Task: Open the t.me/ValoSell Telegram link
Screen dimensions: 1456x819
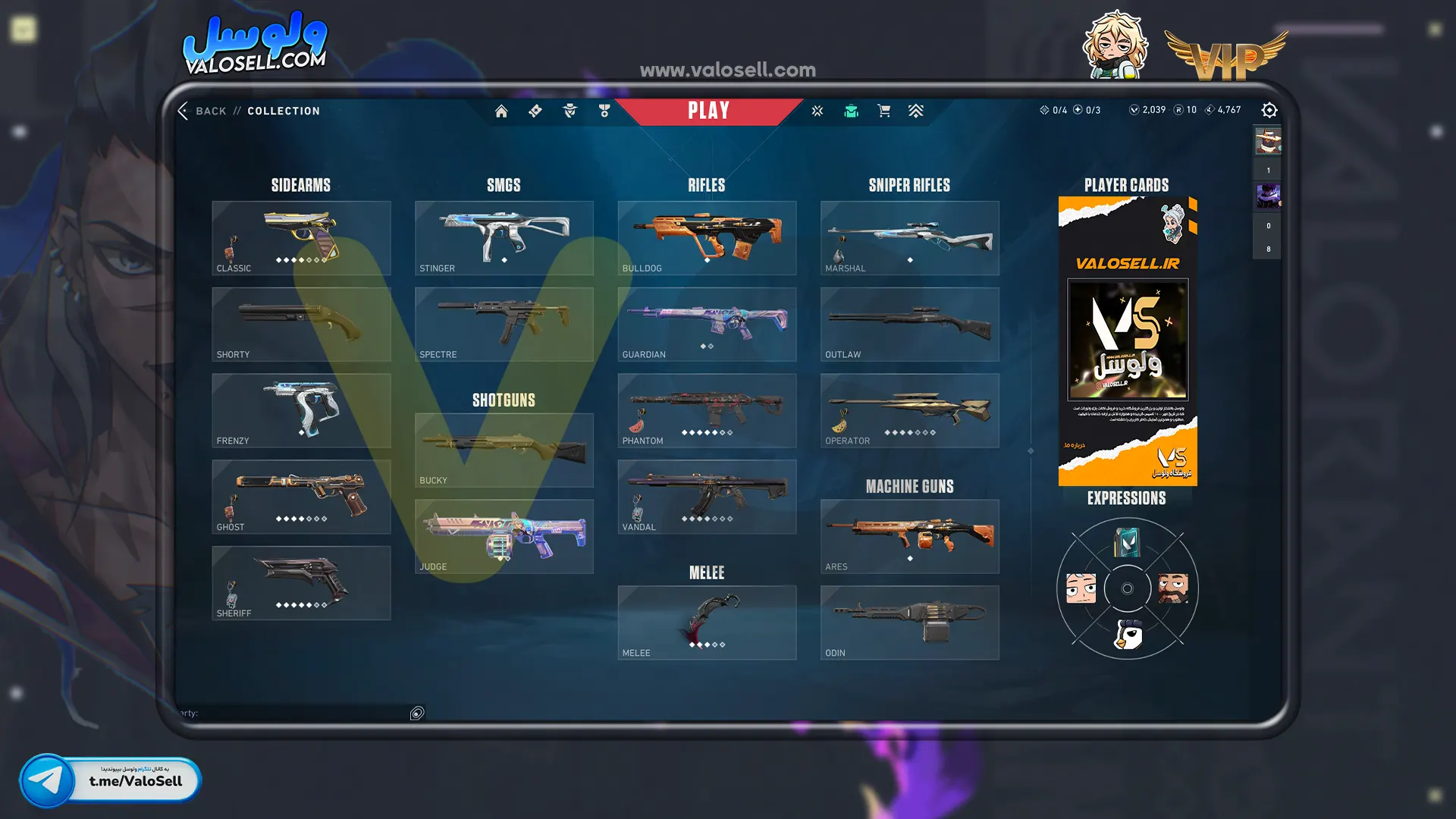Action: 111,780
